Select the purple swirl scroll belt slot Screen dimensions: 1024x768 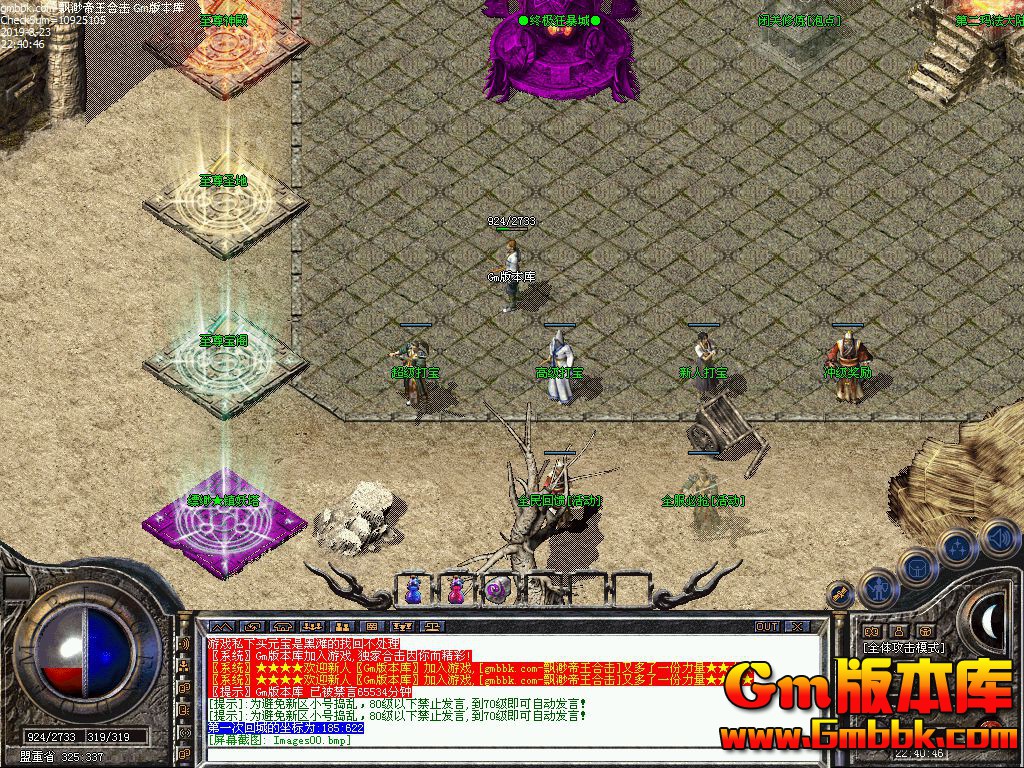point(497,590)
